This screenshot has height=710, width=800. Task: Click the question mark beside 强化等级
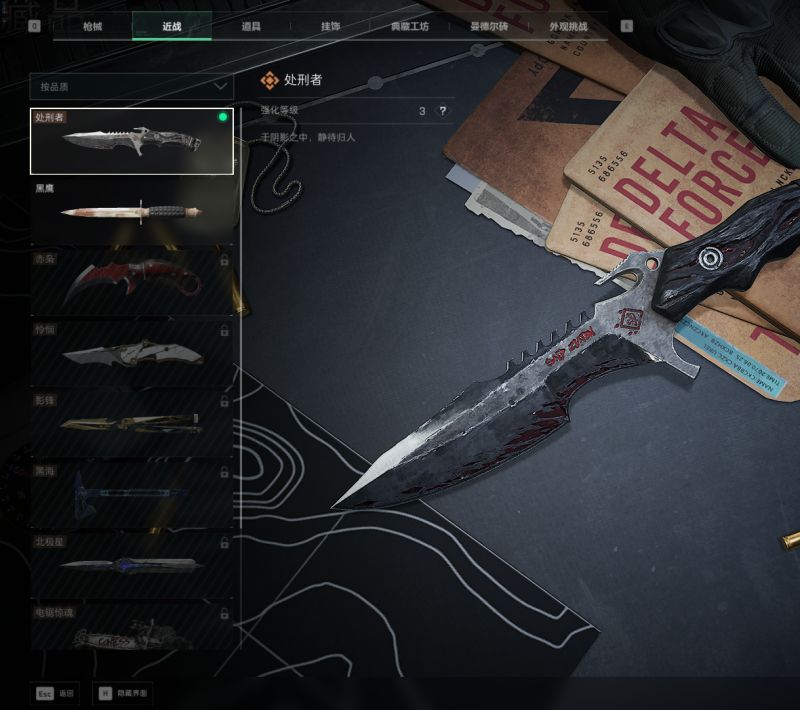point(442,111)
